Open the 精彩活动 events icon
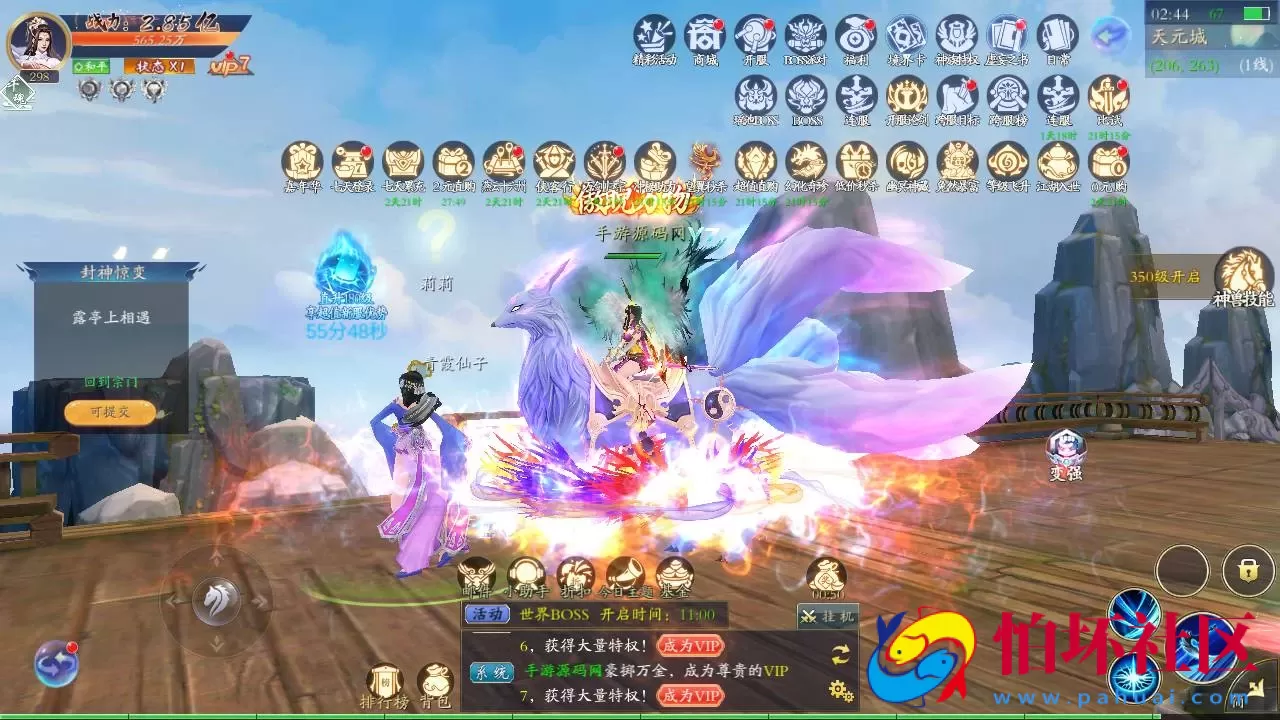 click(655, 36)
